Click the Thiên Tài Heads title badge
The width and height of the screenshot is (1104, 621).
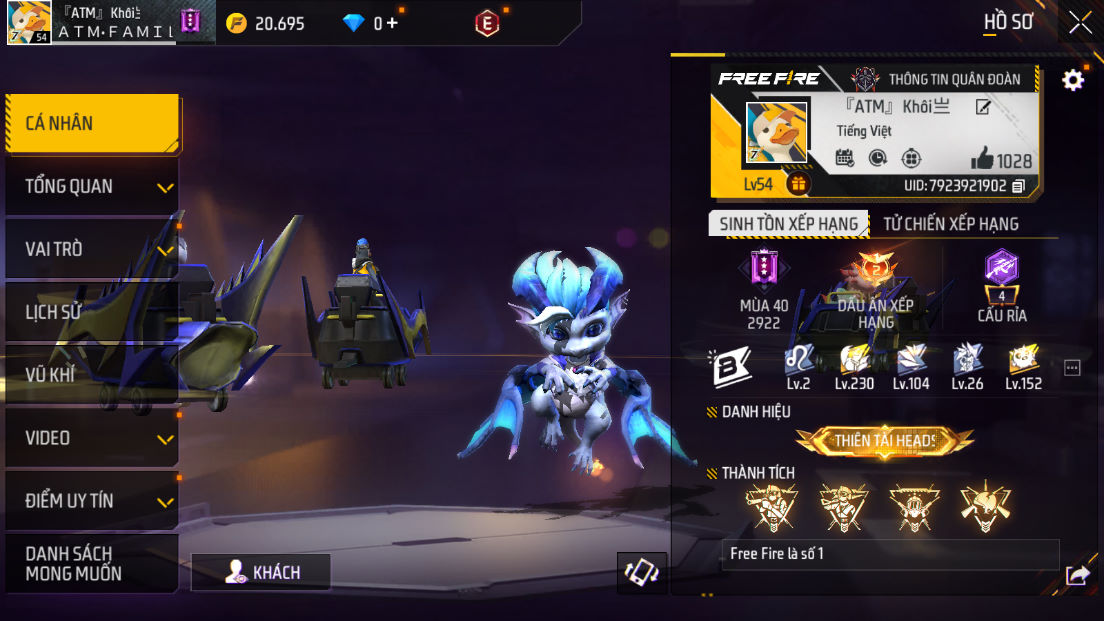coord(884,440)
